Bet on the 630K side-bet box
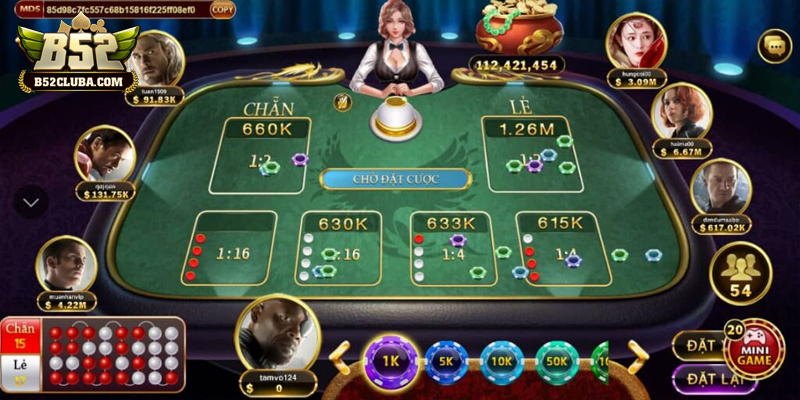Image resolution: width=800 pixels, height=400 pixels. [339, 250]
